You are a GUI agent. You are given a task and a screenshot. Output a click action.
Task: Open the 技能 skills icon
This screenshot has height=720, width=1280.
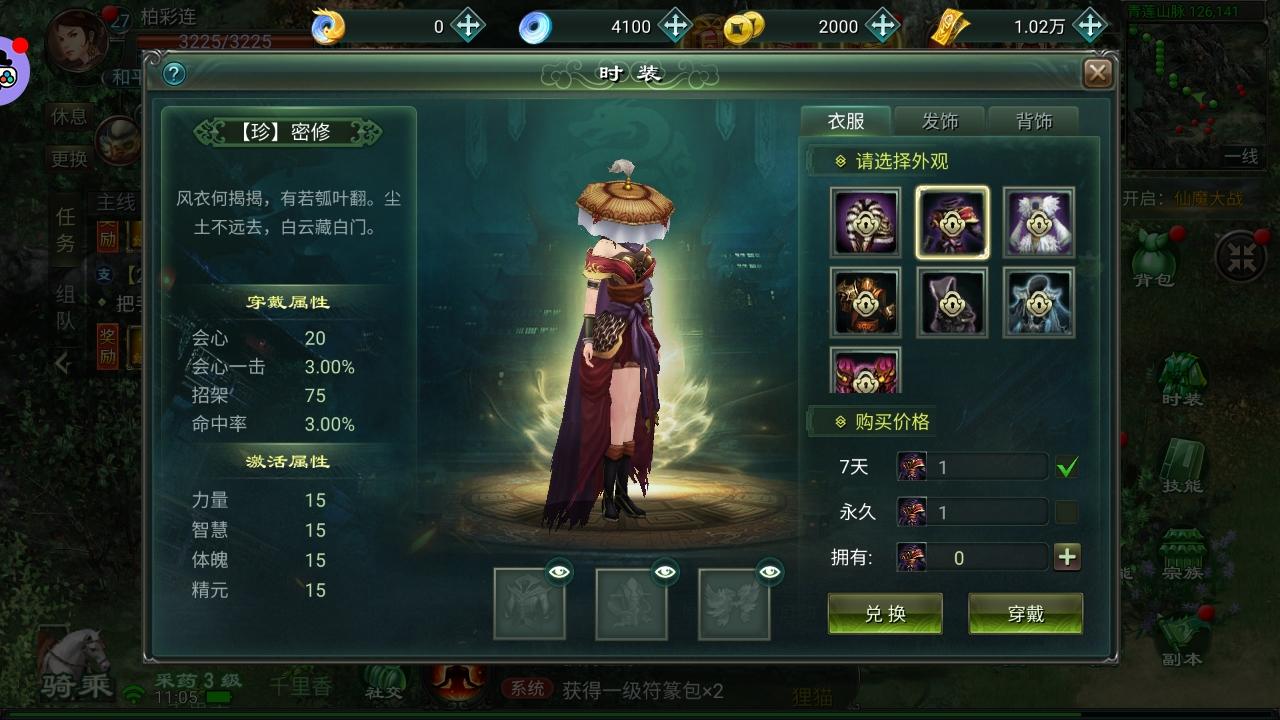pos(1181,460)
